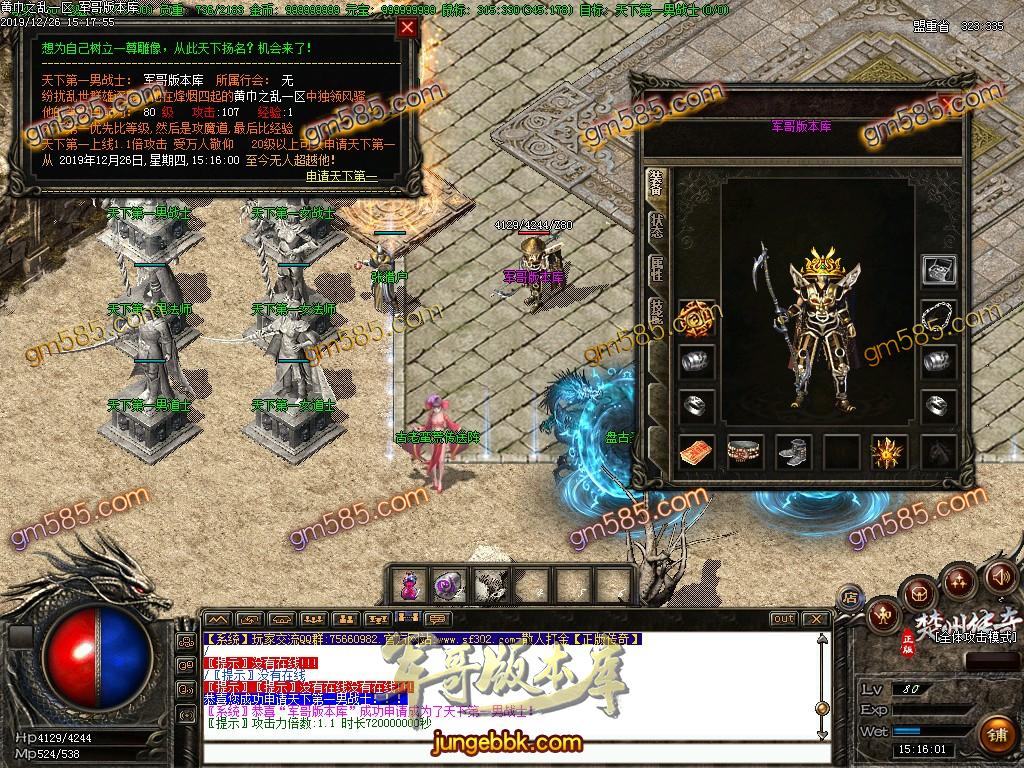Show the 属性 attributes tab

656,268
